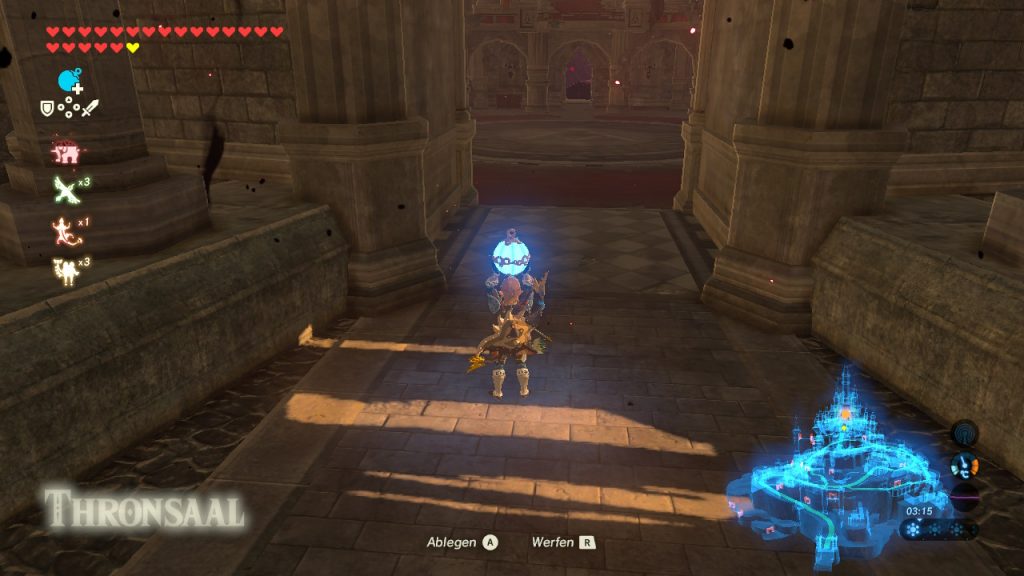Click the noise level meter
The height and width of the screenshot is (576, 1024).
coord(964,497)
